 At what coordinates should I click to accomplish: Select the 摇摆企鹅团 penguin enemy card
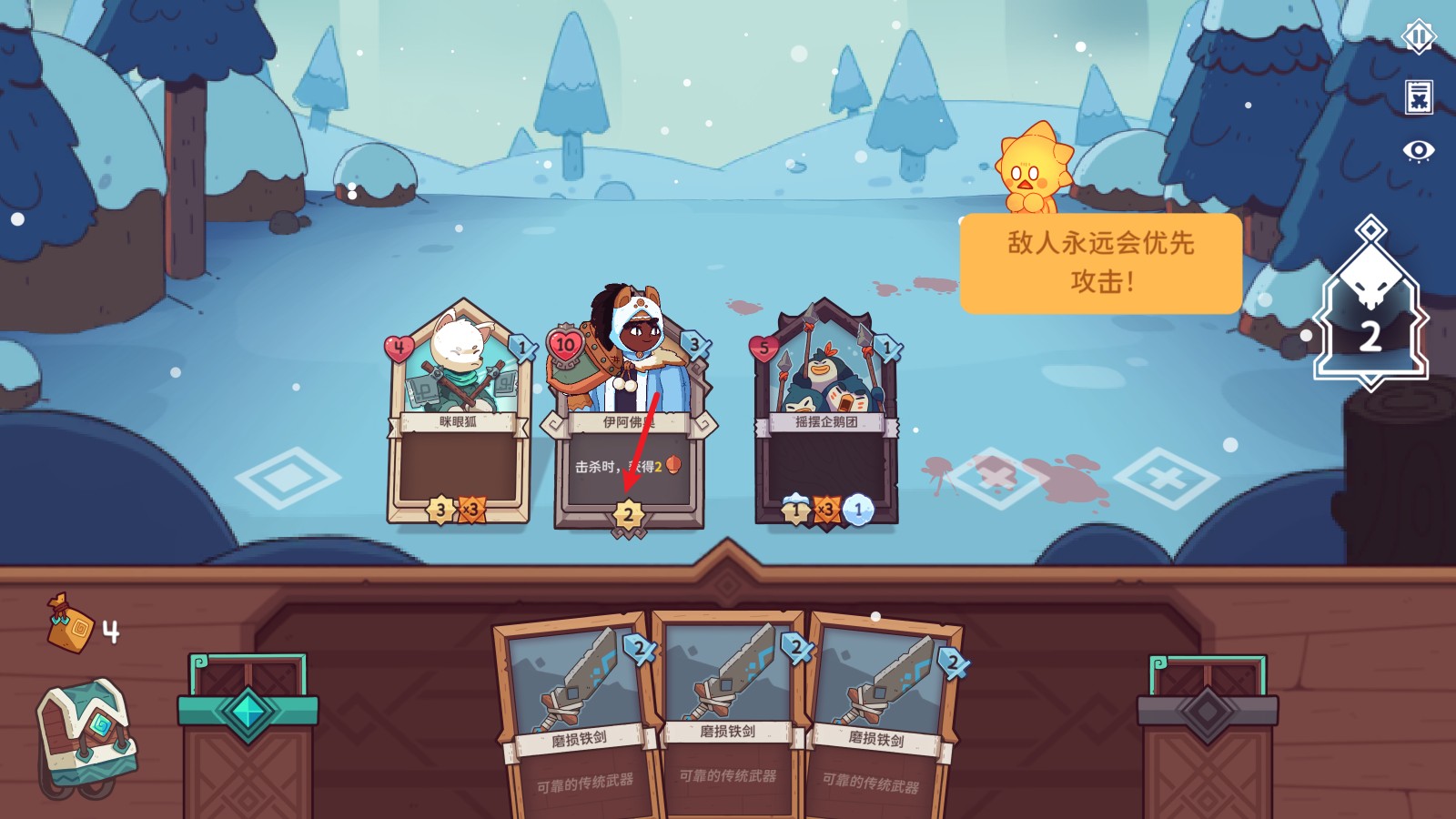826,419
